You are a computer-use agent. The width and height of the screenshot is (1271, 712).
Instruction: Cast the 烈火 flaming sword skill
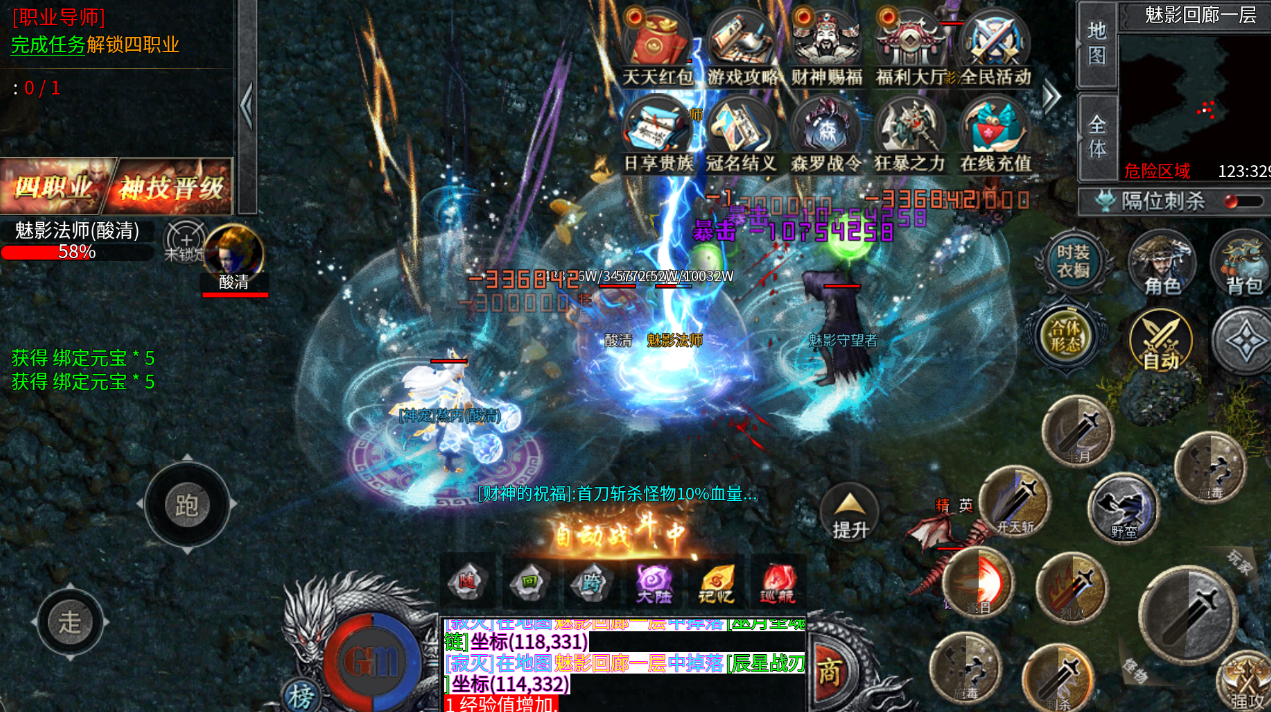[1071, 587]
